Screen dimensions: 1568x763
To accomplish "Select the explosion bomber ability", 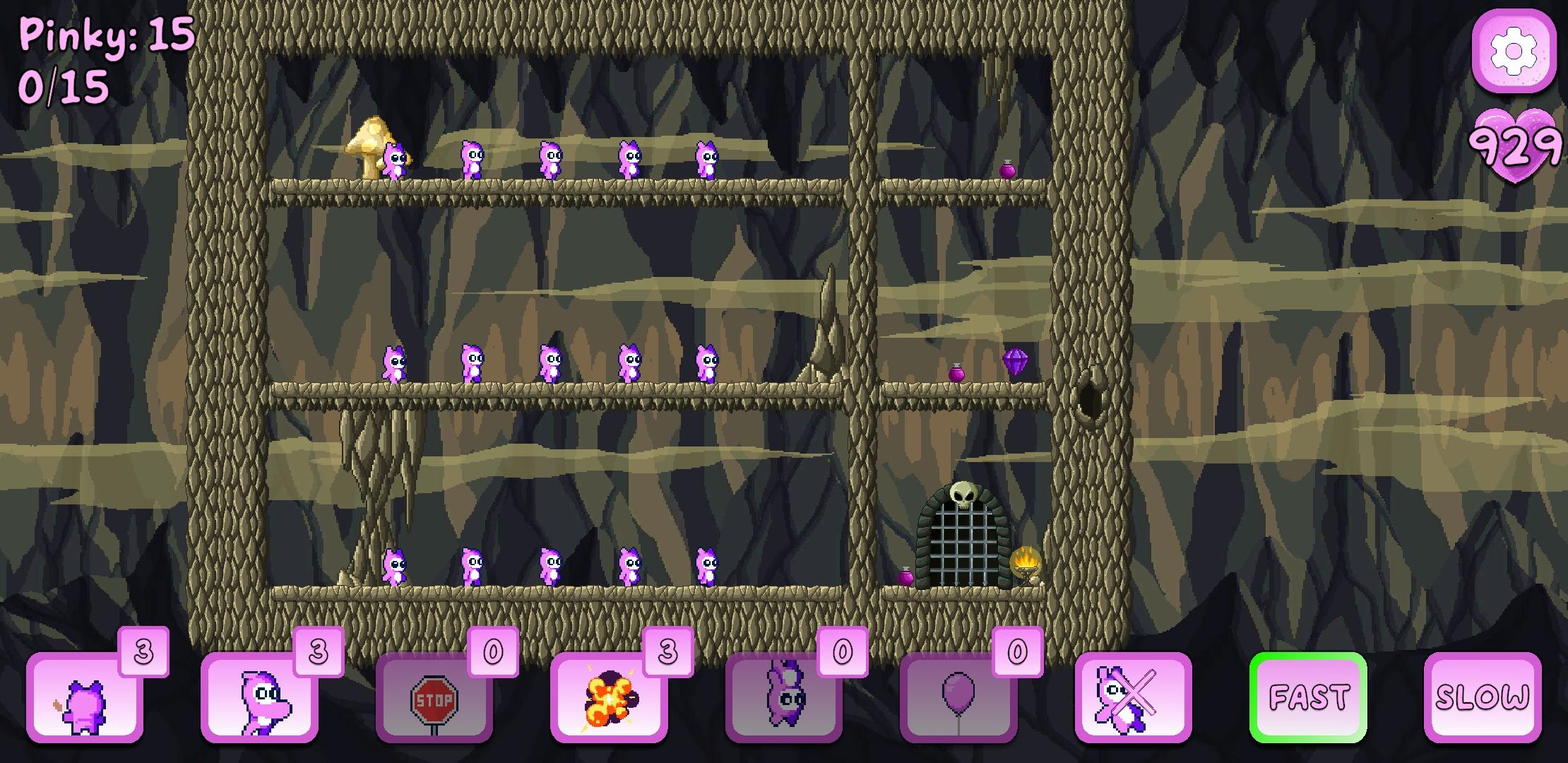I will tap(609, 699).
